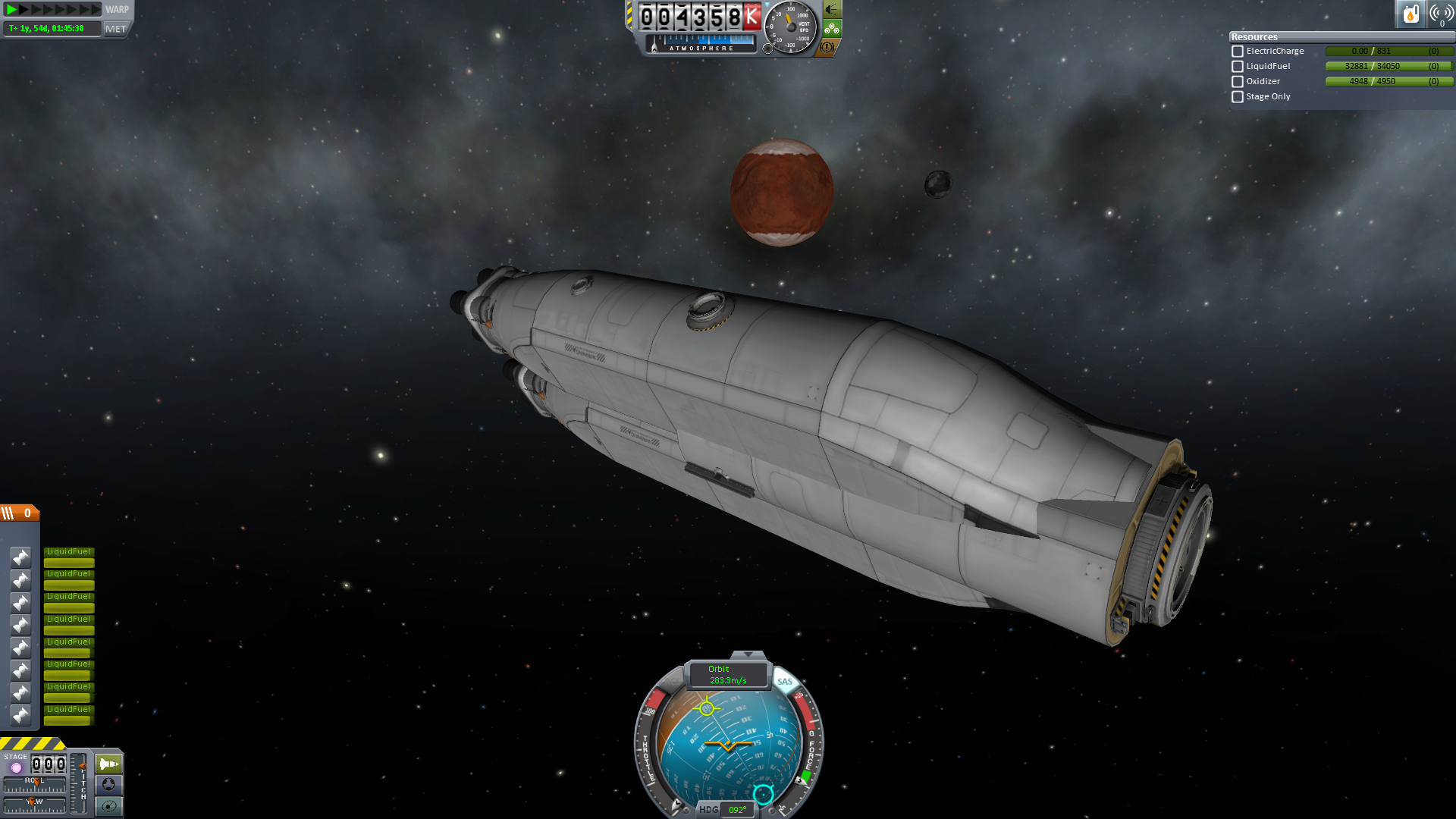Collapse the navball with the top arrow
The height and width of the screenshot is (819, 1456).
(748, 654)
